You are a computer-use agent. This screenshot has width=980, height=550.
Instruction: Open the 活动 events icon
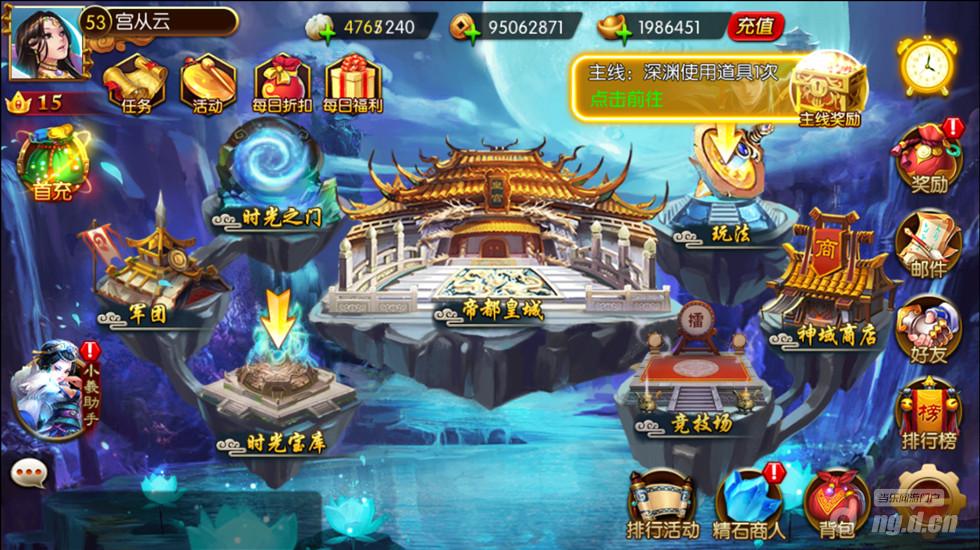click(x=208, y=82)
